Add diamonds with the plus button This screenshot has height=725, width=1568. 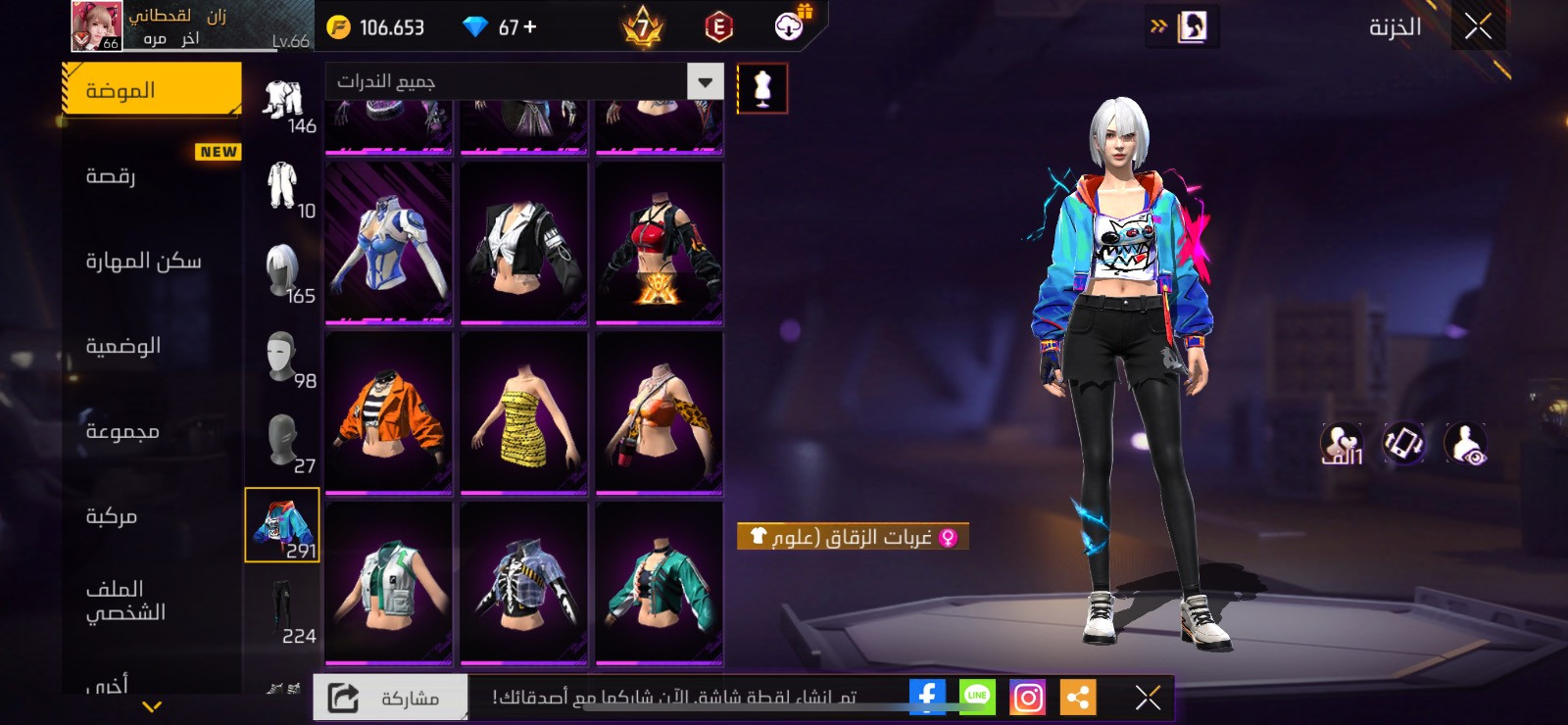pos(530,27)
